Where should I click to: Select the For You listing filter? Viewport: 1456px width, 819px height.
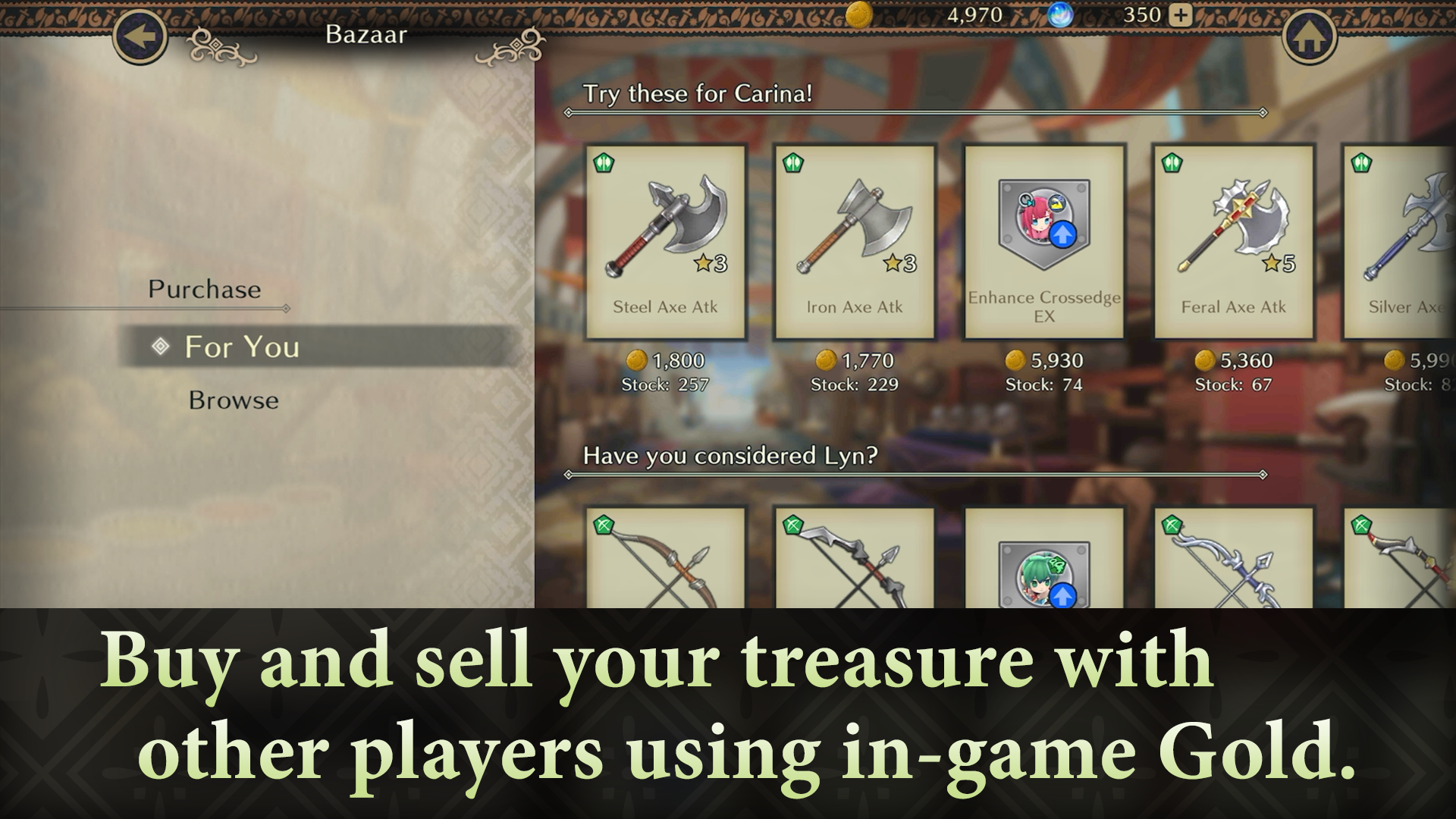click(241, 347)
